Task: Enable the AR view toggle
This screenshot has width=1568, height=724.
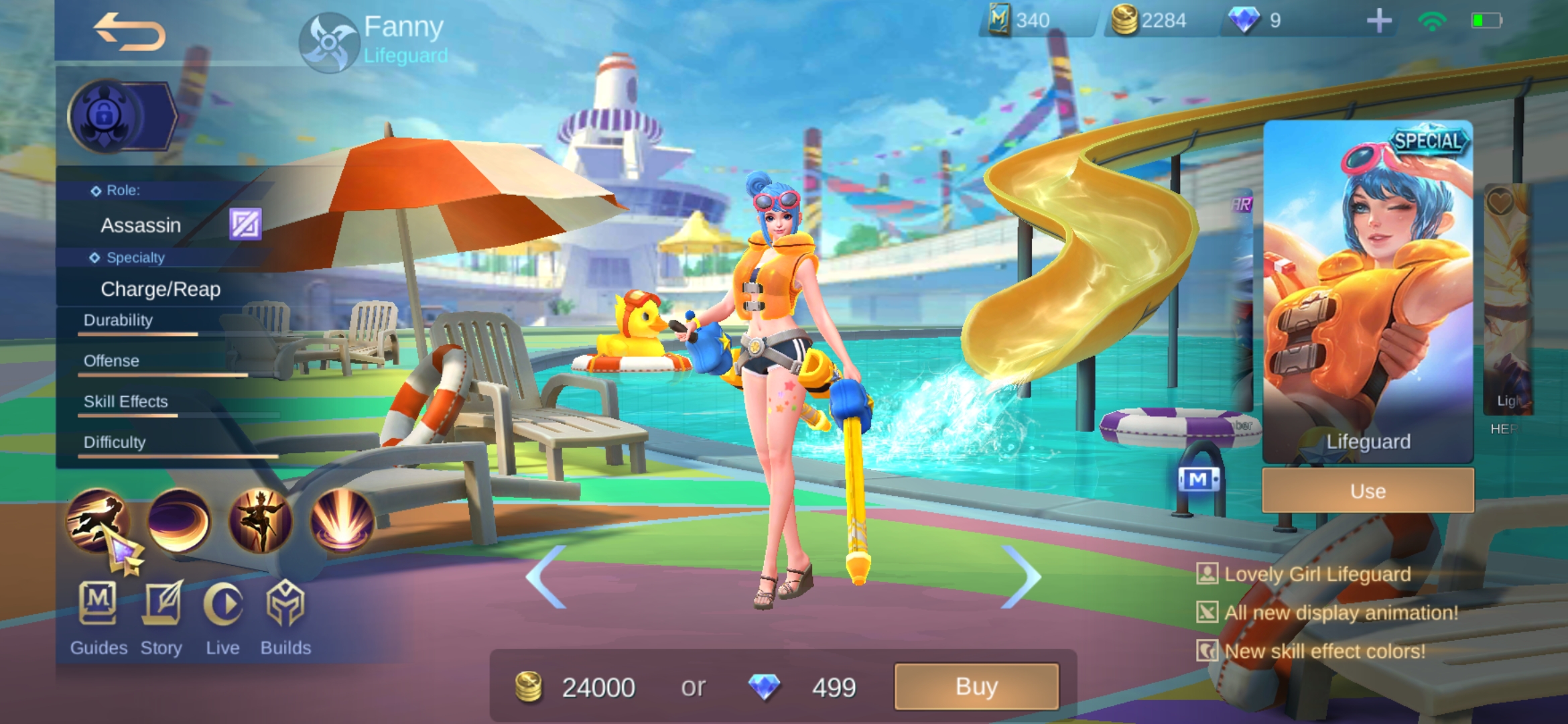Action: tap(1242, 204)
